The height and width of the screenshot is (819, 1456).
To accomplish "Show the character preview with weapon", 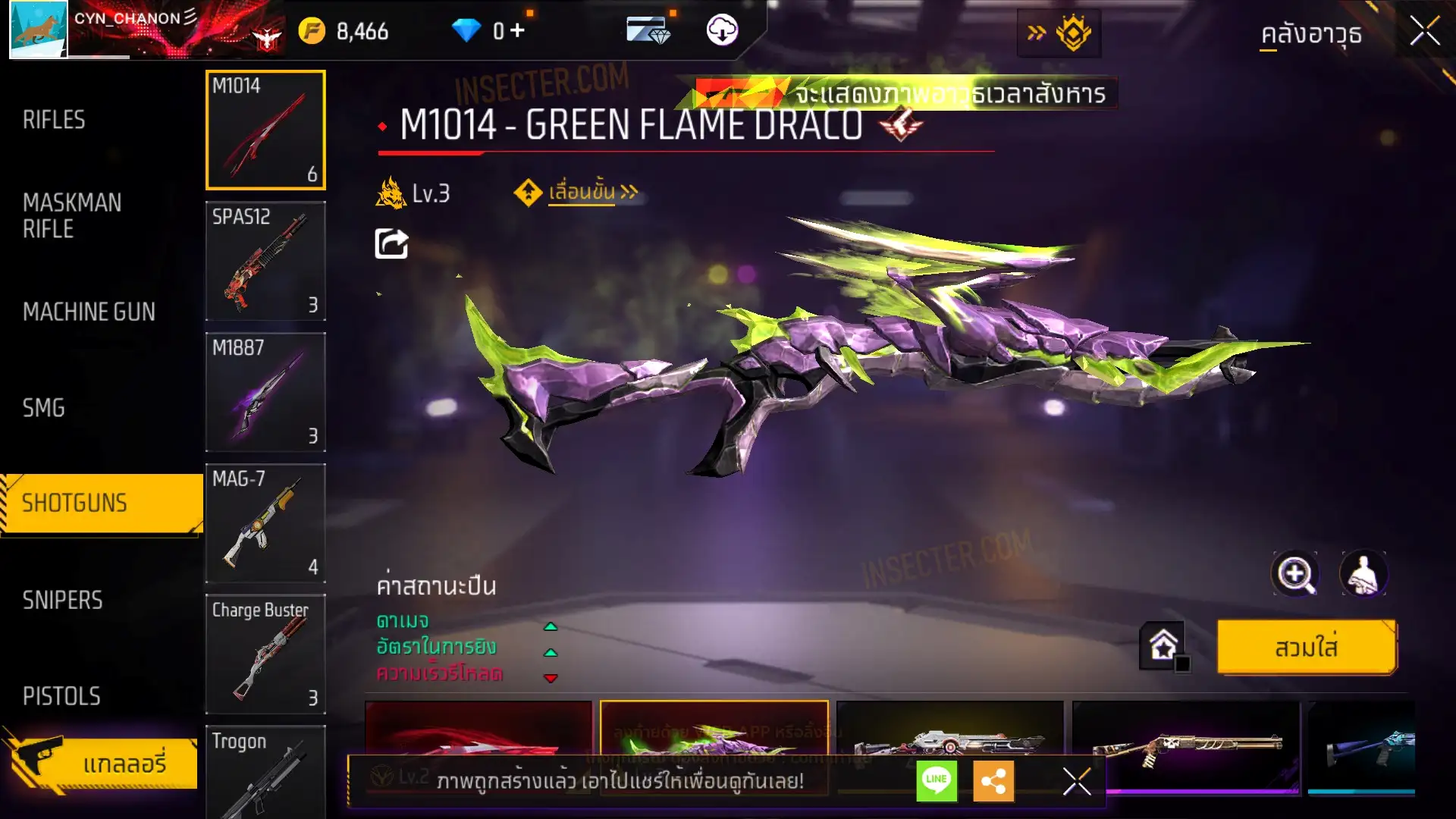I will click(1363, 574).
